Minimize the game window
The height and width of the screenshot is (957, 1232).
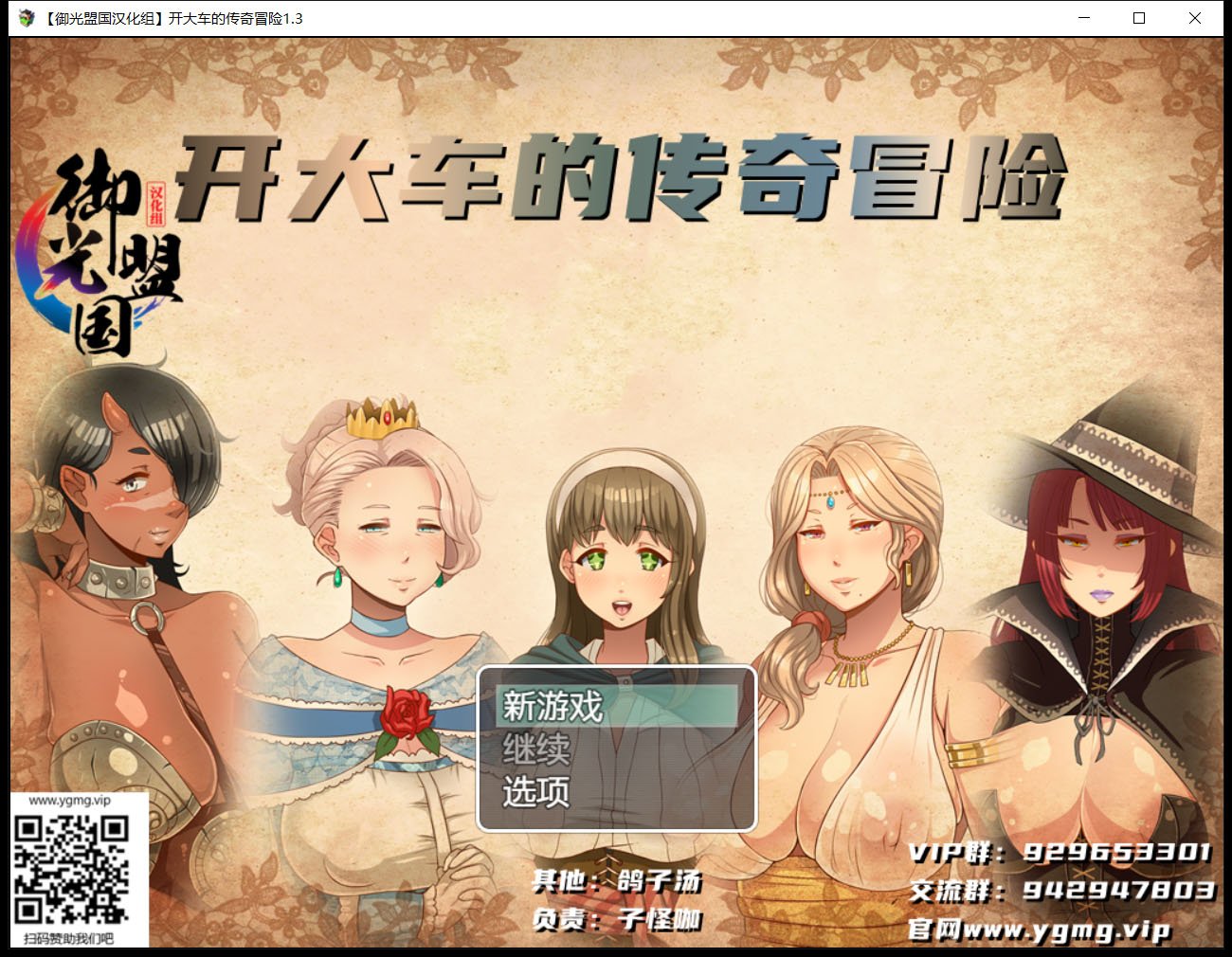[x=1083, y=18]
